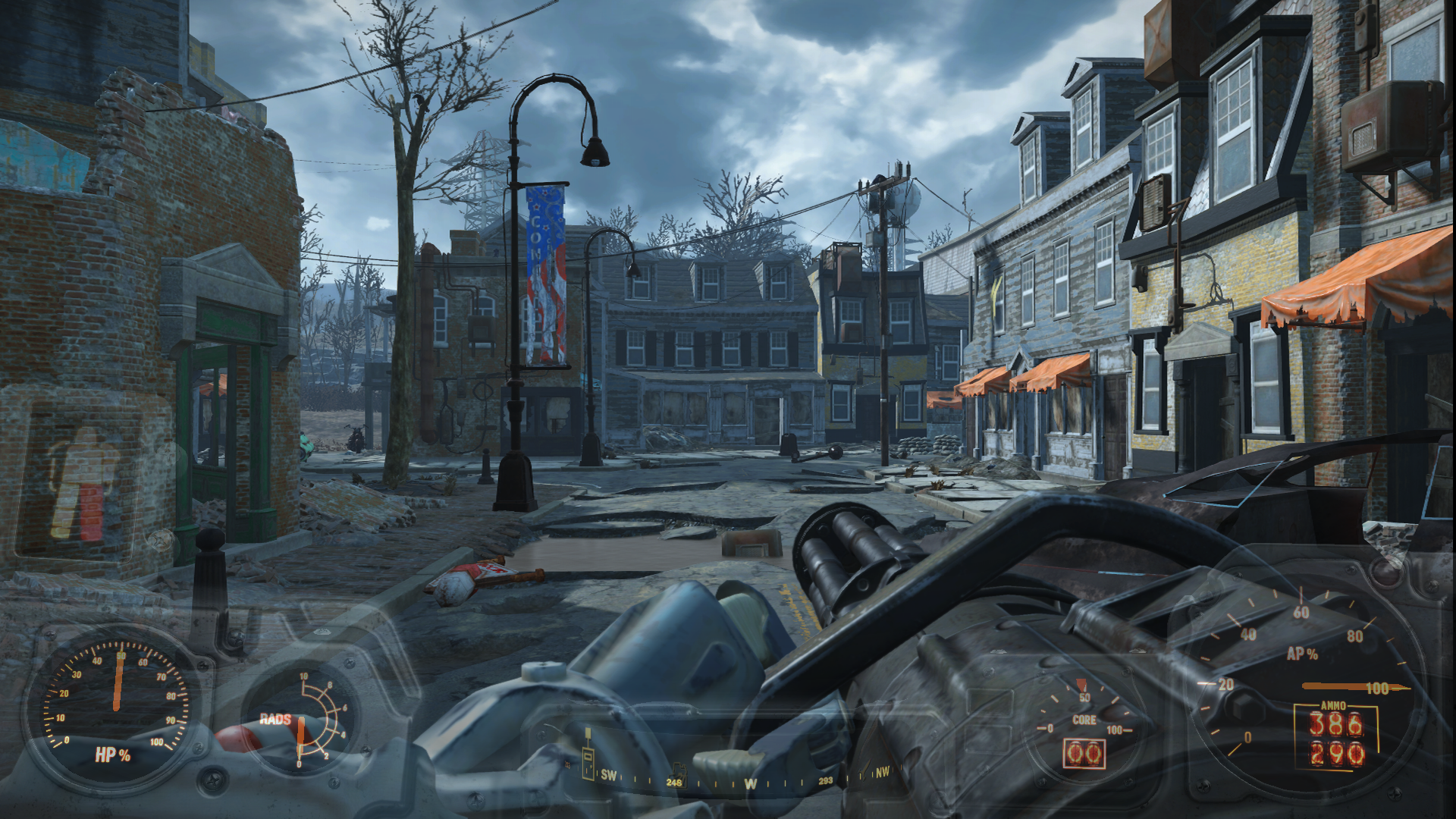Click the CORE energy gauge
The height and width of the screenshot is (819, 1456).
(x=1084, y=720)
